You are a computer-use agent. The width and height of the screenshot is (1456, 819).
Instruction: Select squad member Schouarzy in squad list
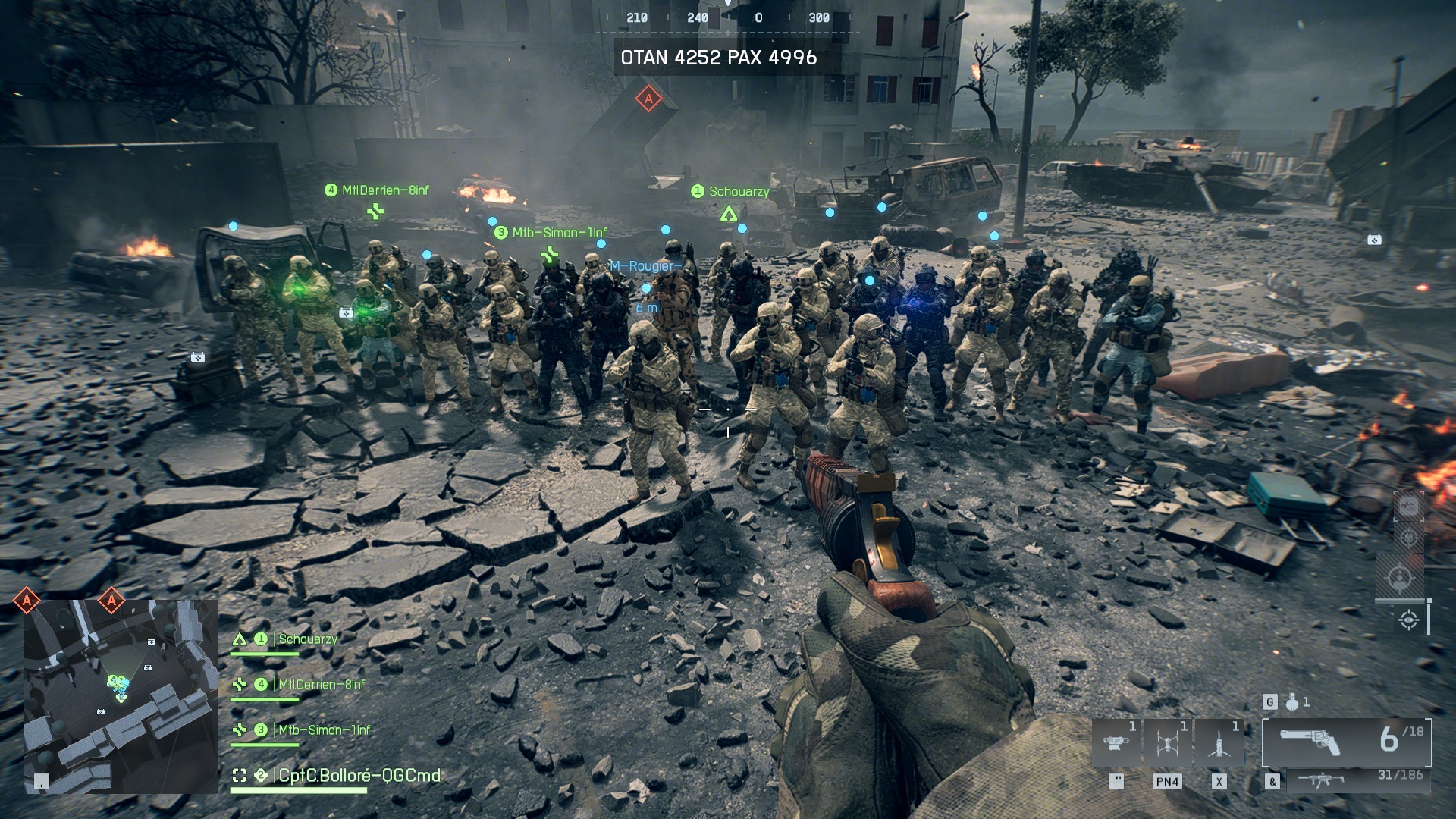[307, 639]
